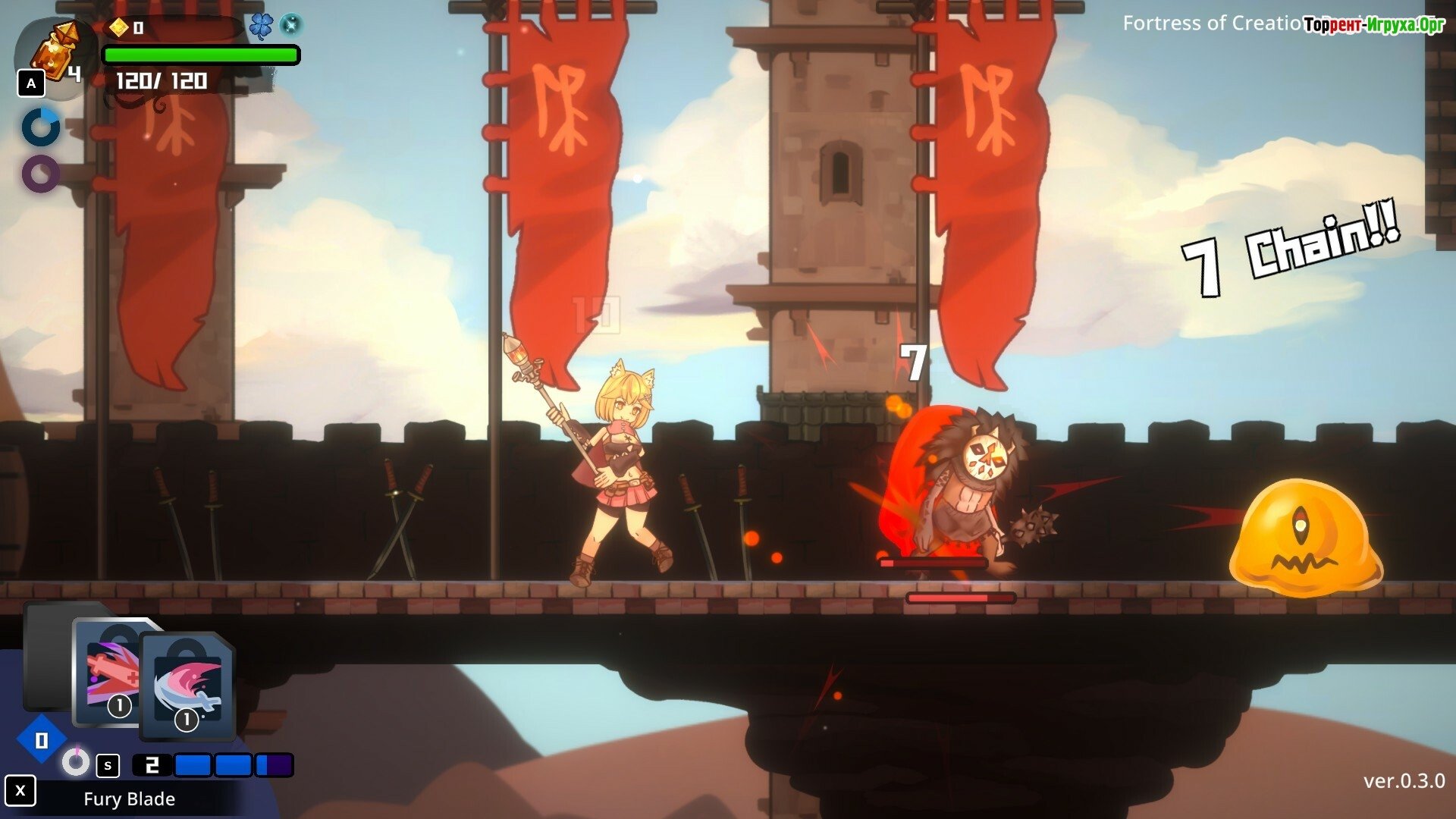Click the four-leaf clover buff icon
Screen dimensions: 1456x819
click(x=261, y=27)
